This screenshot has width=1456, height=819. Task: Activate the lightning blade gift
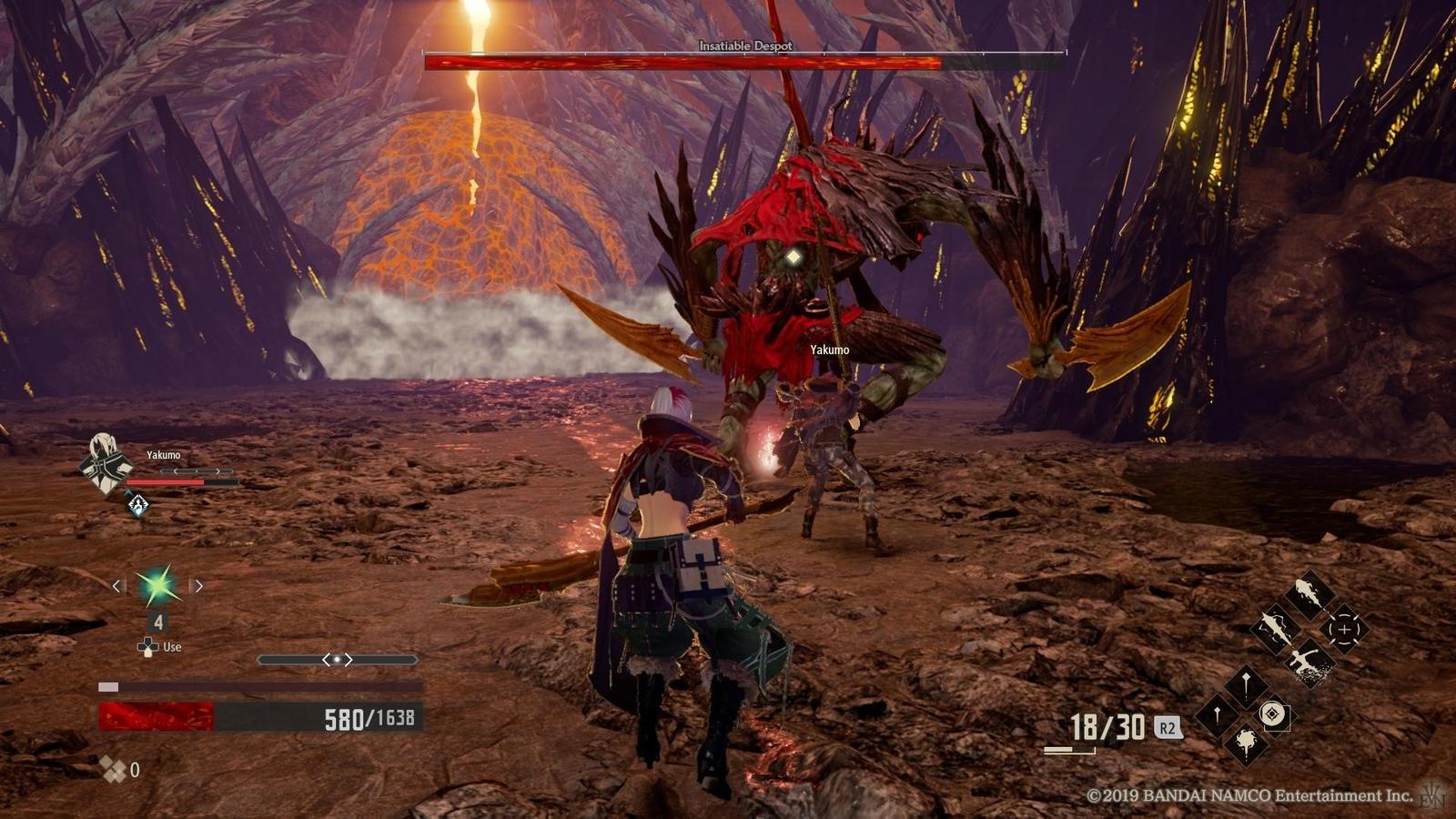tap(1274, 629)
